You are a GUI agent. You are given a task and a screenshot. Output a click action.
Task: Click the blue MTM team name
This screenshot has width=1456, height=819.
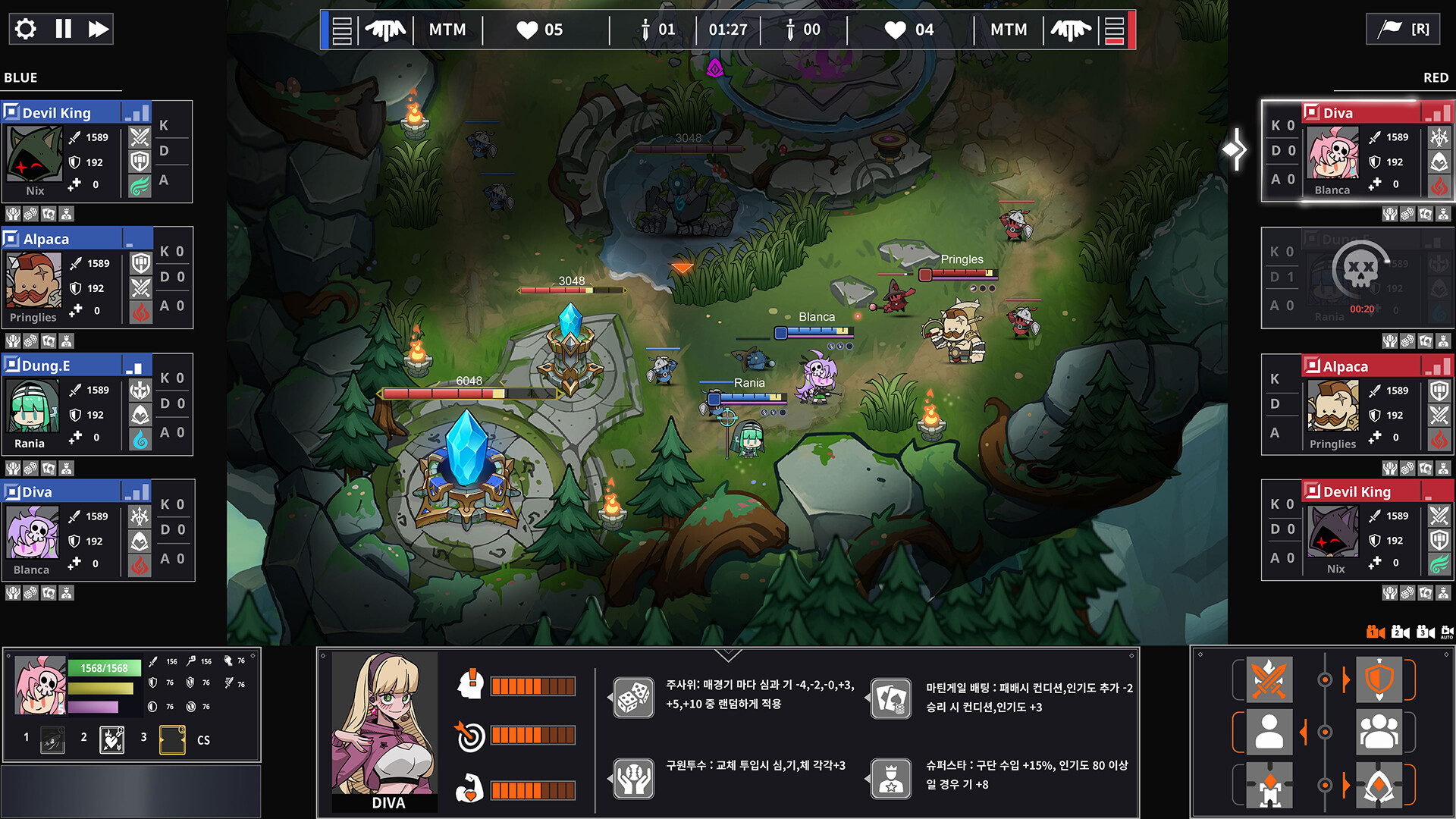tap(447, 30)
